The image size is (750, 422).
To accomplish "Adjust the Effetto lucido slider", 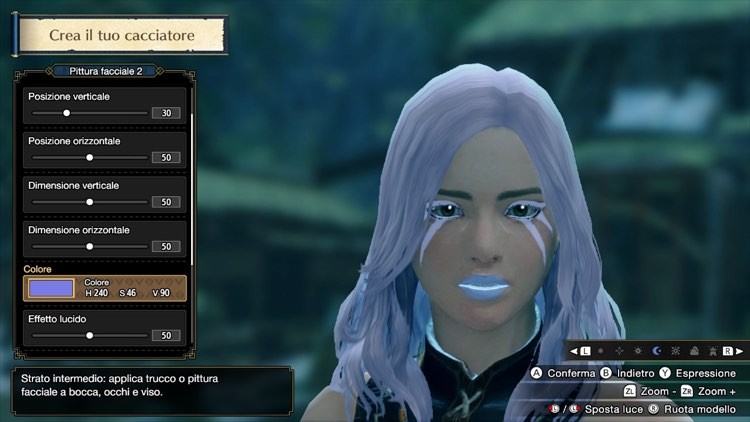I will point(89,335).
